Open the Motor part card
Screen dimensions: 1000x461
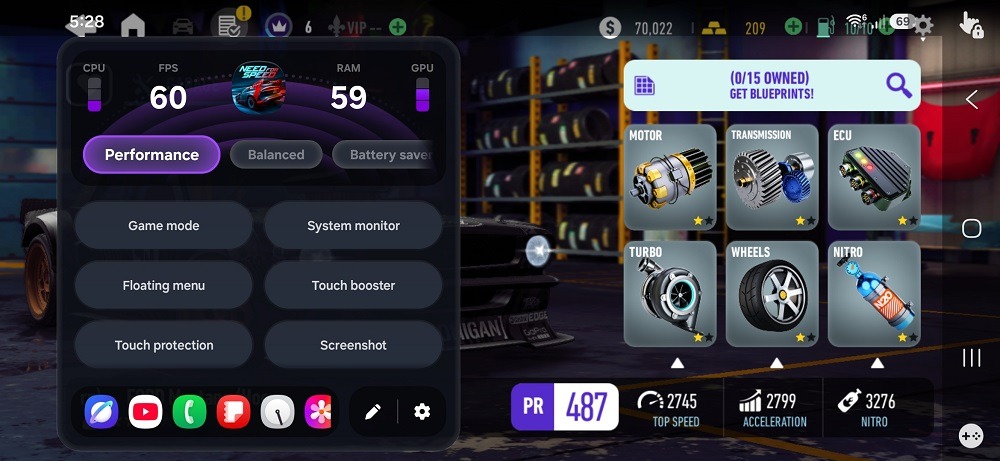(670, 178)
